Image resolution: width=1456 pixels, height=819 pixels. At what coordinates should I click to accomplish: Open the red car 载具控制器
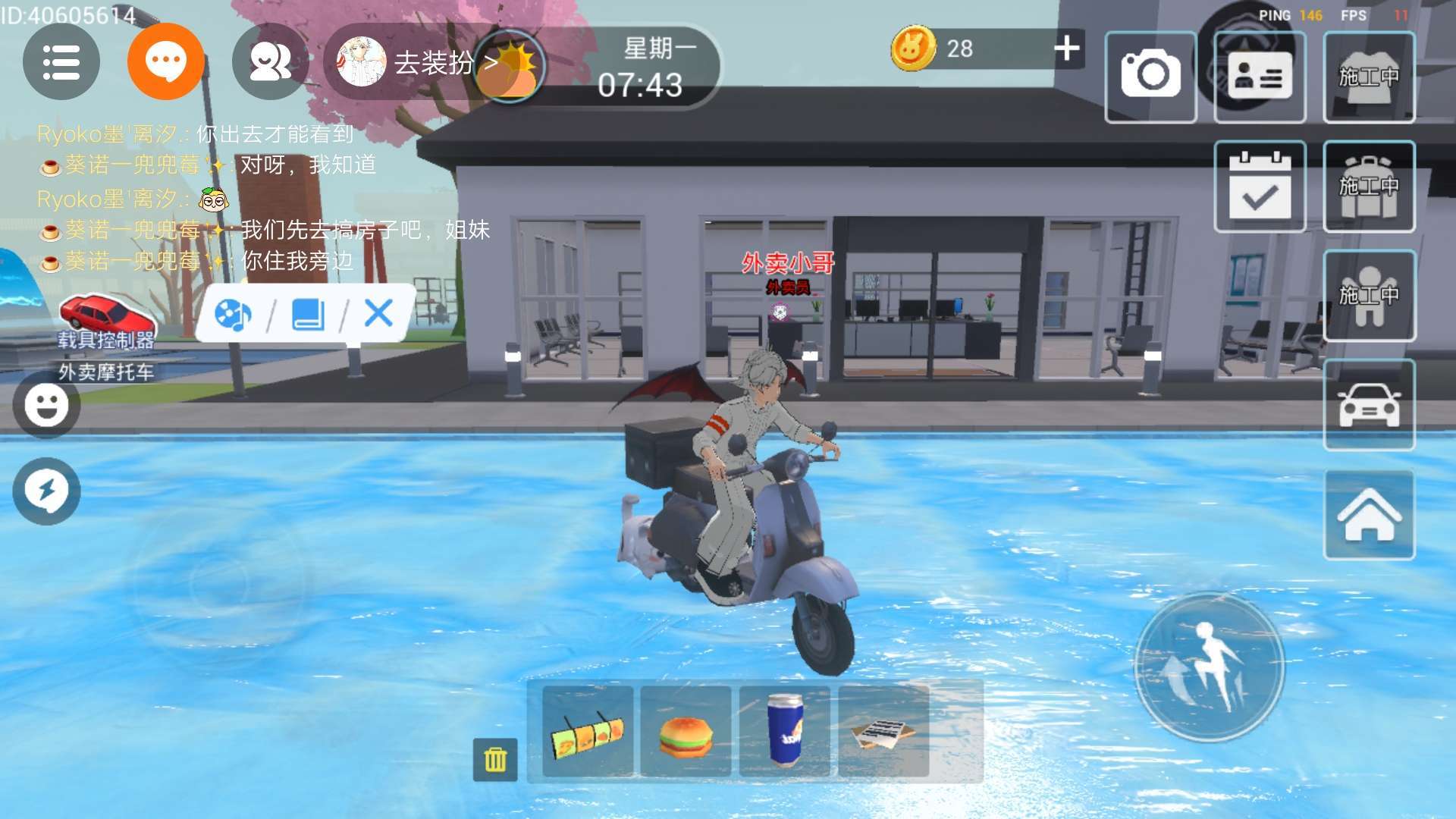106,320
